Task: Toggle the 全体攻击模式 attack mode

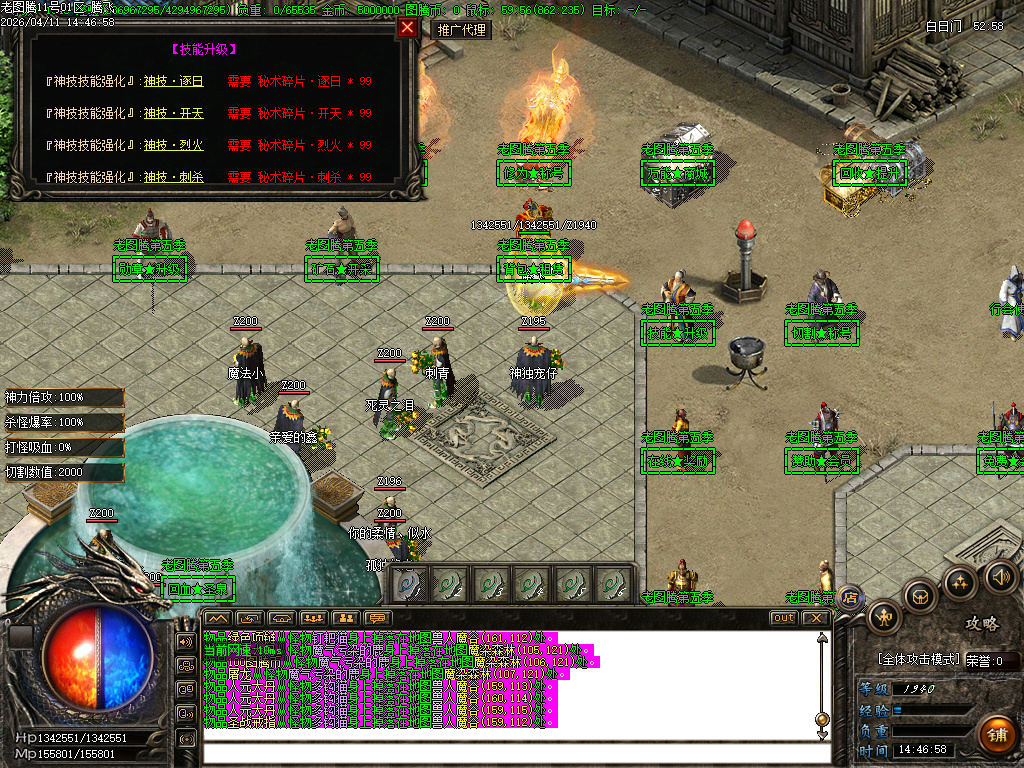Action: point(919,660)
